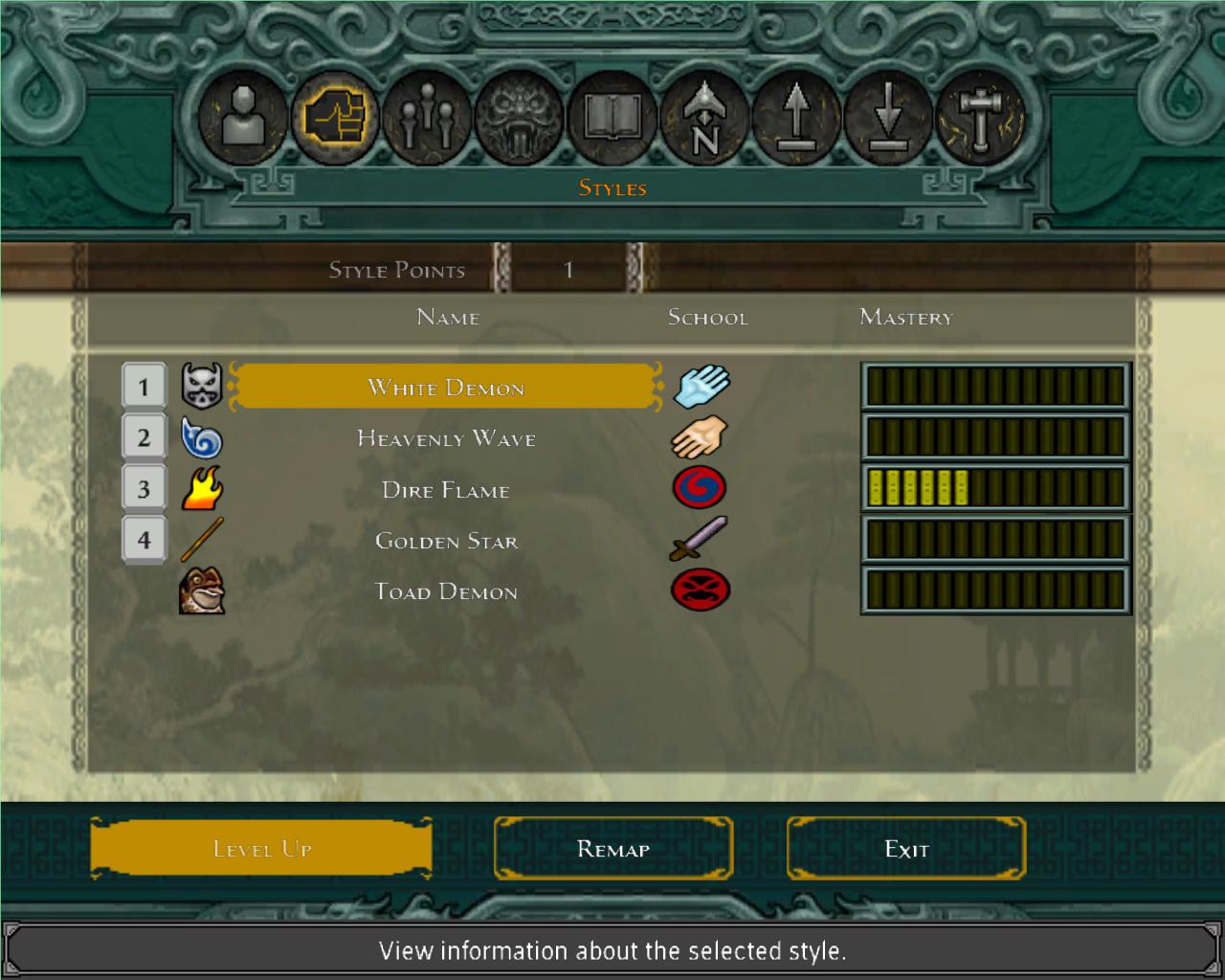Open the compass north arrow tab
The width and height of the screenshot is (1225, 980).
(x=704, y=119)
